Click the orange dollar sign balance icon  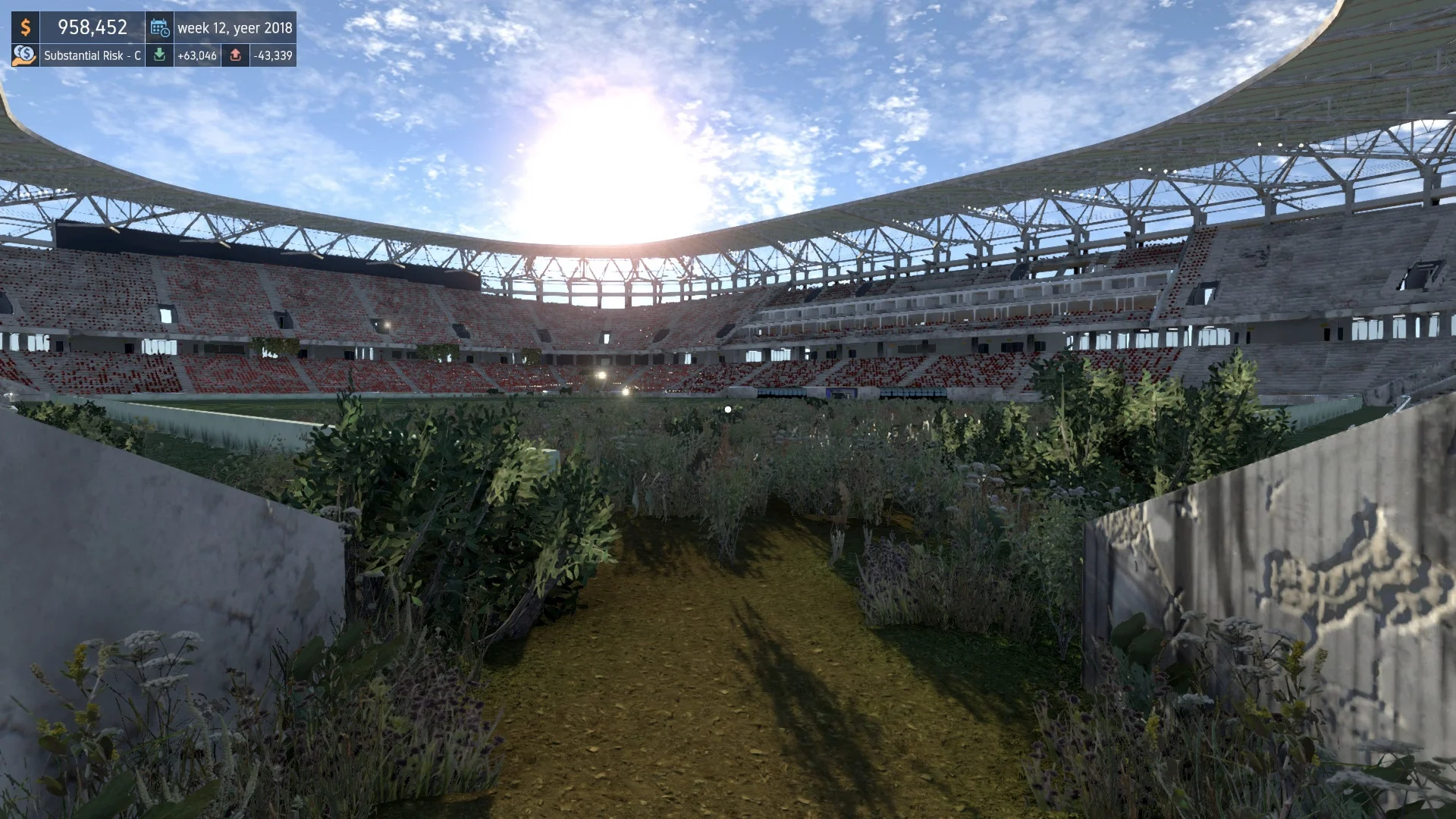[x=26, y=28]
